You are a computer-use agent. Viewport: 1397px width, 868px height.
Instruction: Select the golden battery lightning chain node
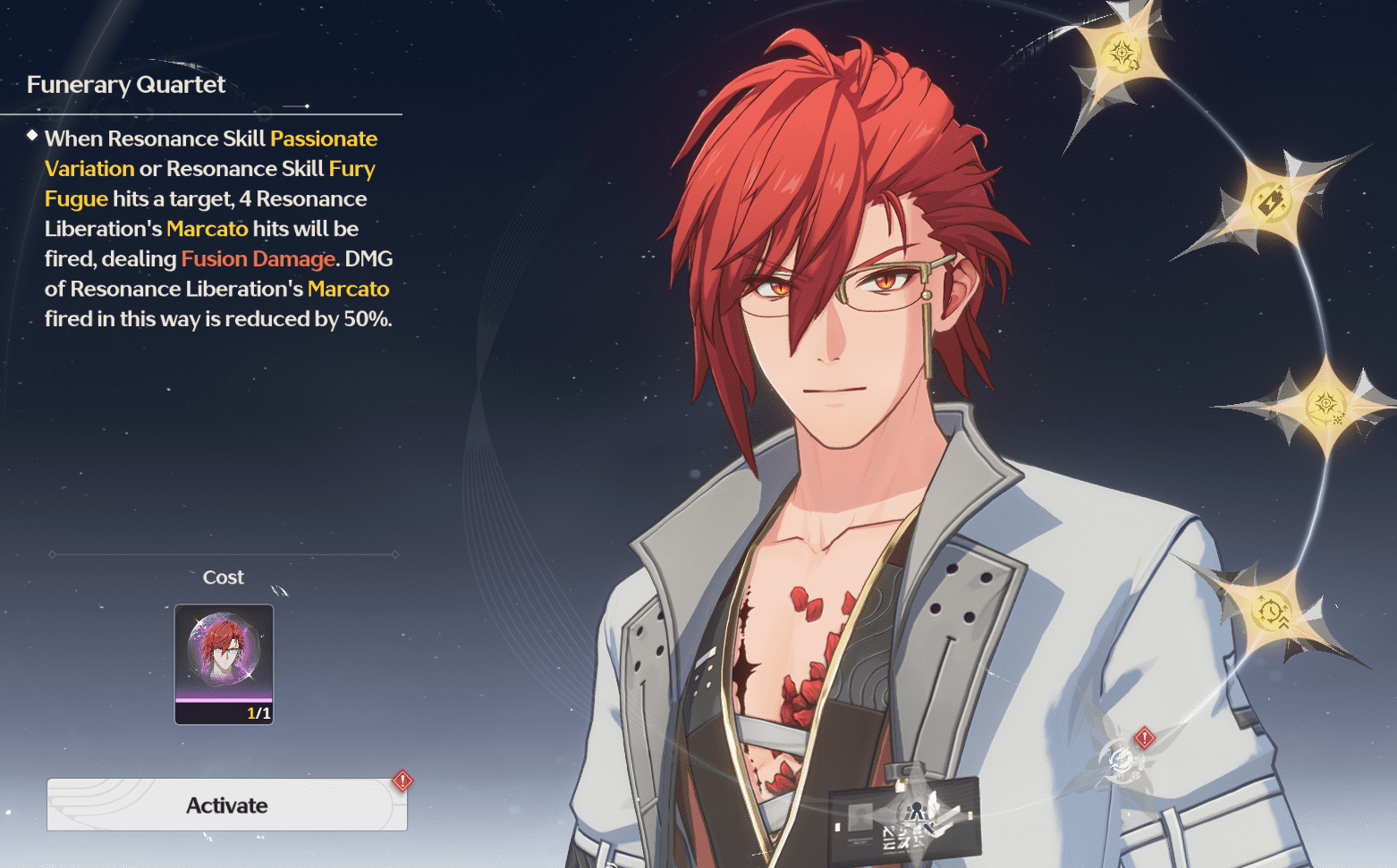pos(1271,201)
